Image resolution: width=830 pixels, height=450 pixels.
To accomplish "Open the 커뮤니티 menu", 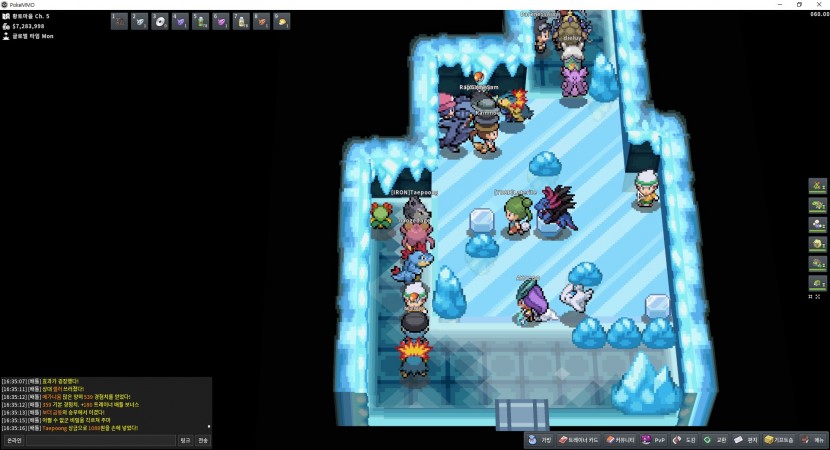I will [621, 440].
